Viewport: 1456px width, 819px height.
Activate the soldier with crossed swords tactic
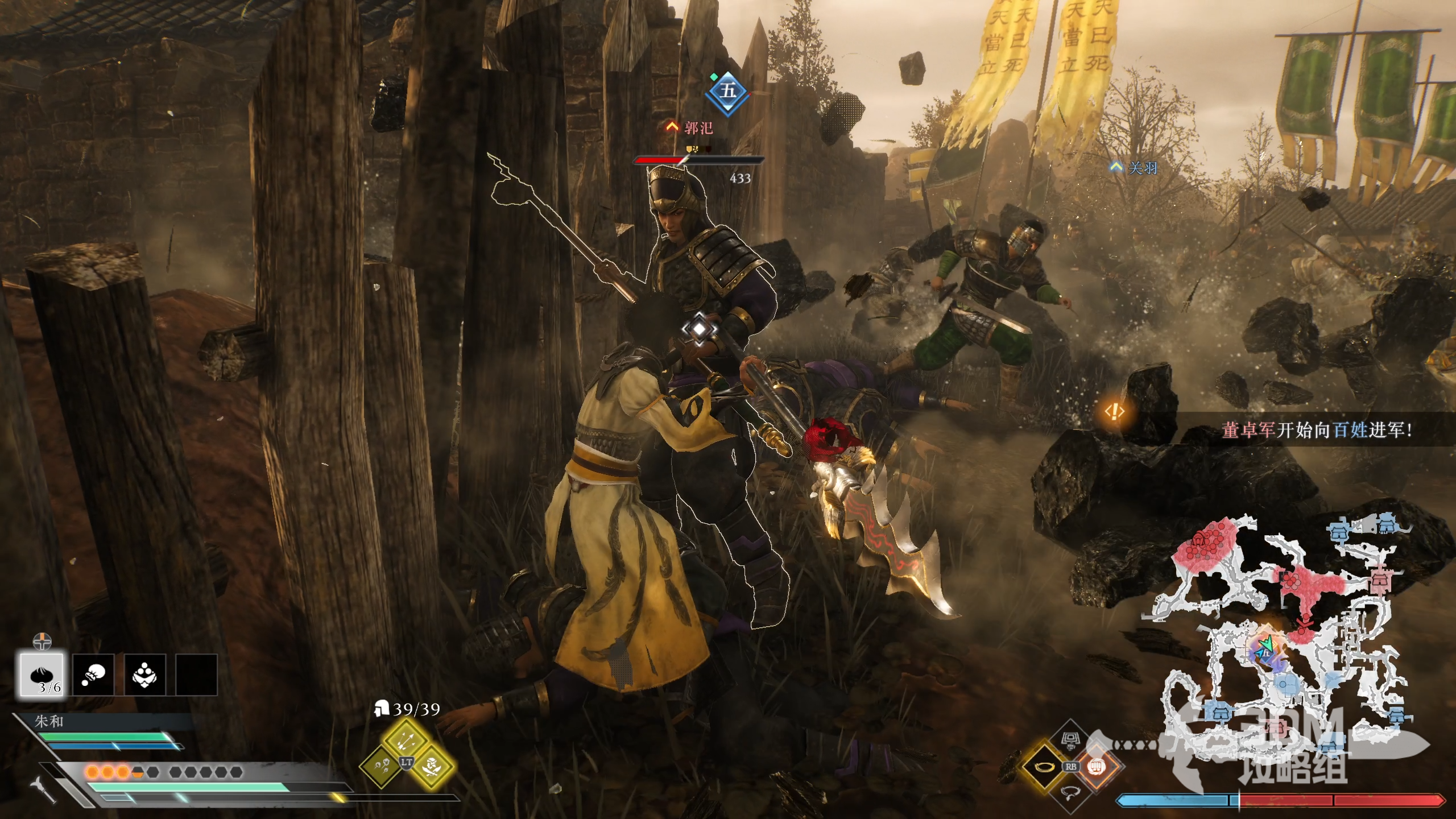[432, 766]
